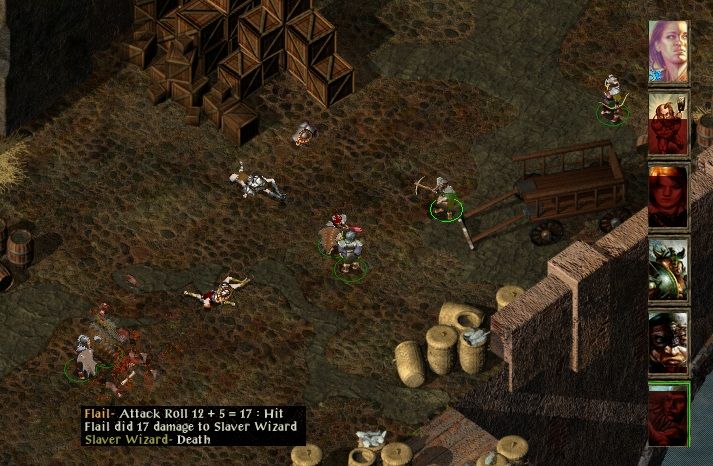Select the horned-helmet warrior portrait

pos(669,268)
